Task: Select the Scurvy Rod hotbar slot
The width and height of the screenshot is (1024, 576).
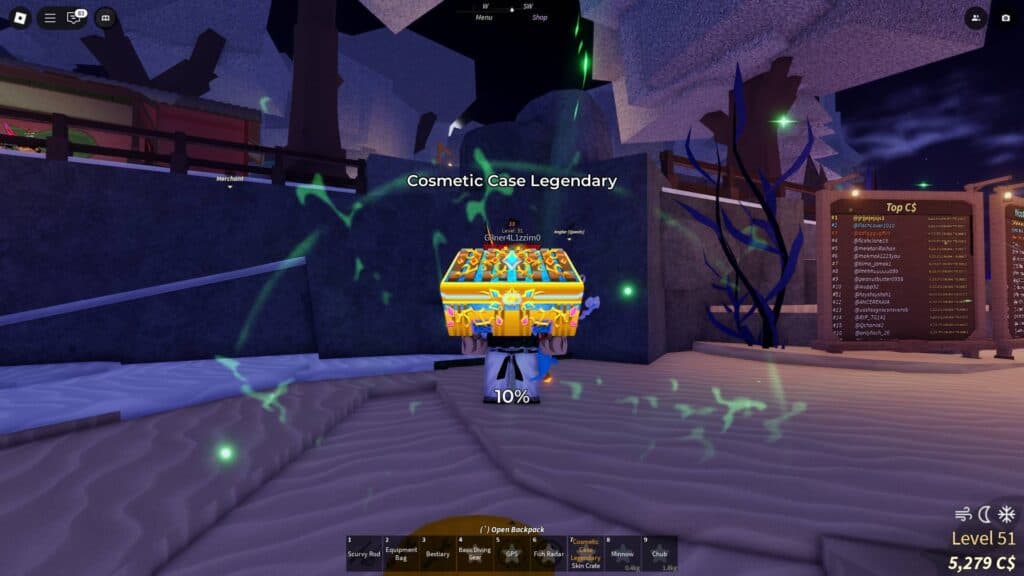Action: (364, 553)
